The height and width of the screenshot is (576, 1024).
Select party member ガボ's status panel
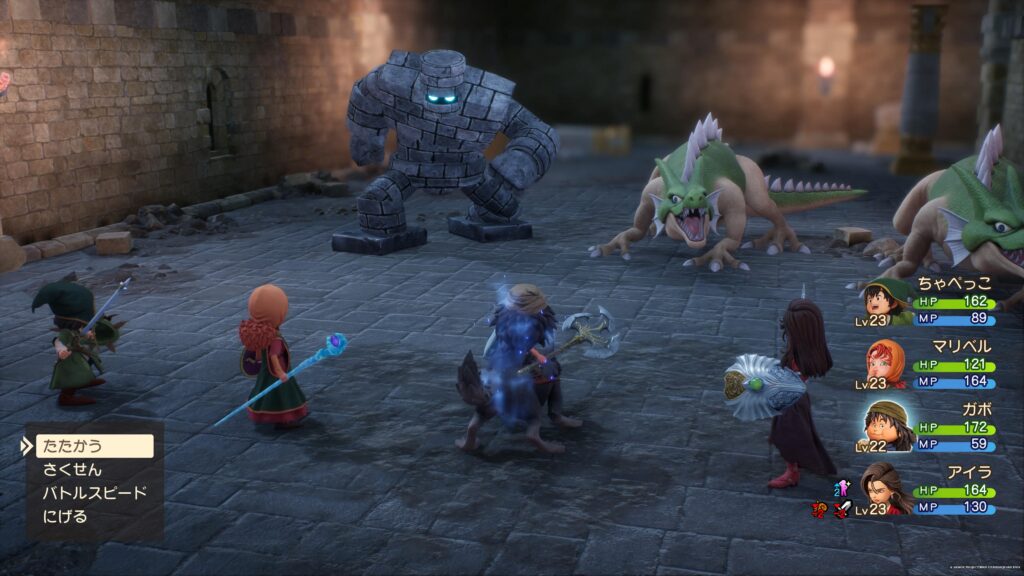point(928,426)
